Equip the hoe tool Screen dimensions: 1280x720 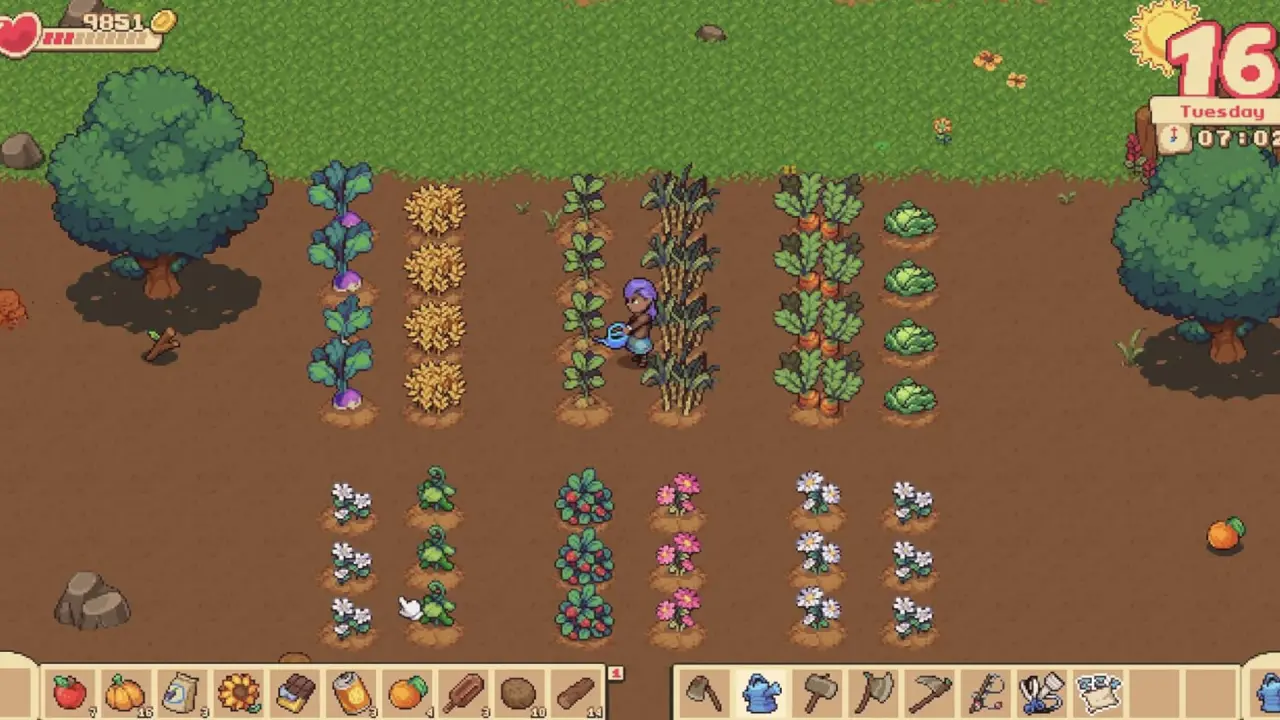[704, 692]
